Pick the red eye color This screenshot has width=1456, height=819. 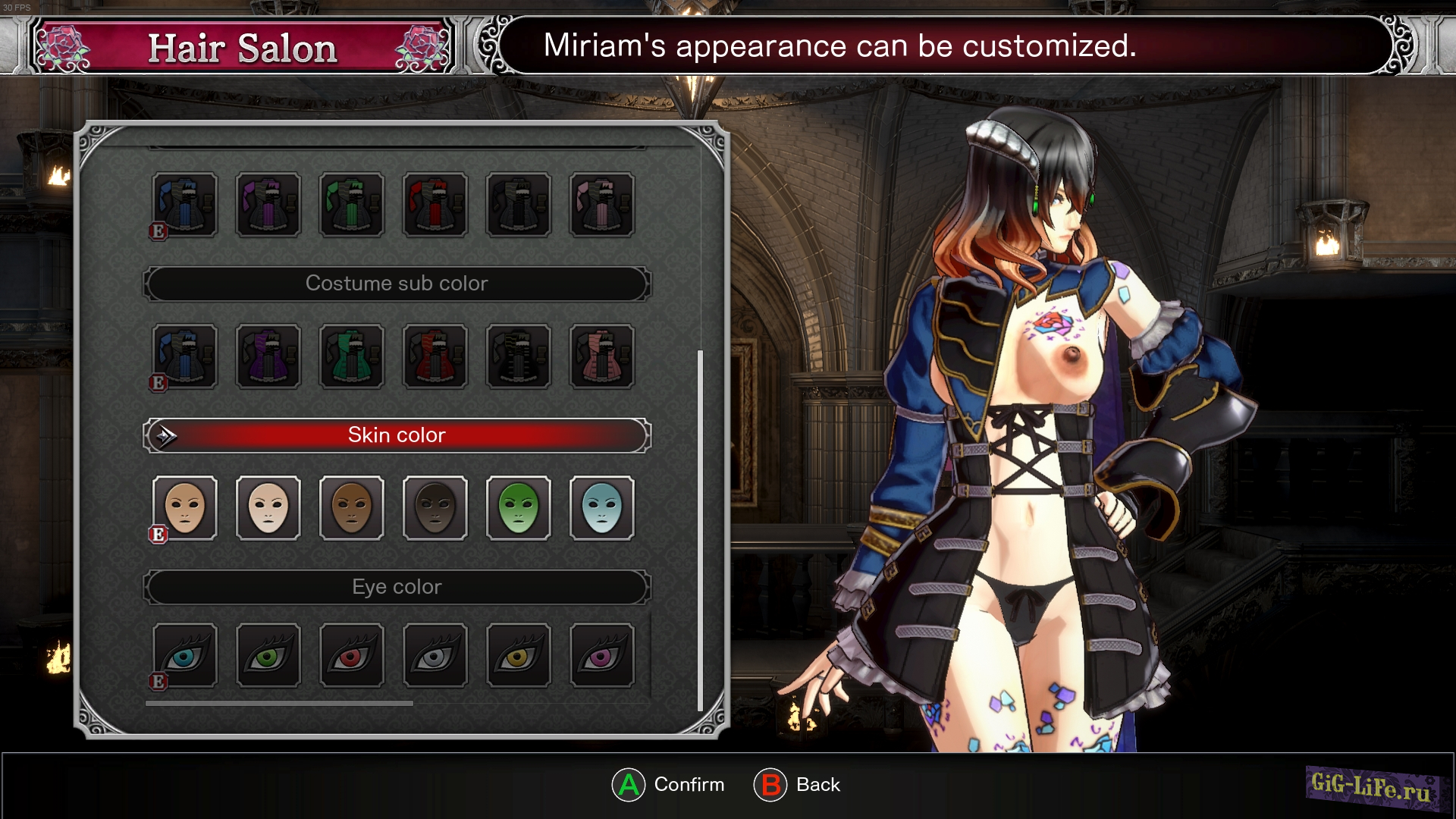click(352, 656)
